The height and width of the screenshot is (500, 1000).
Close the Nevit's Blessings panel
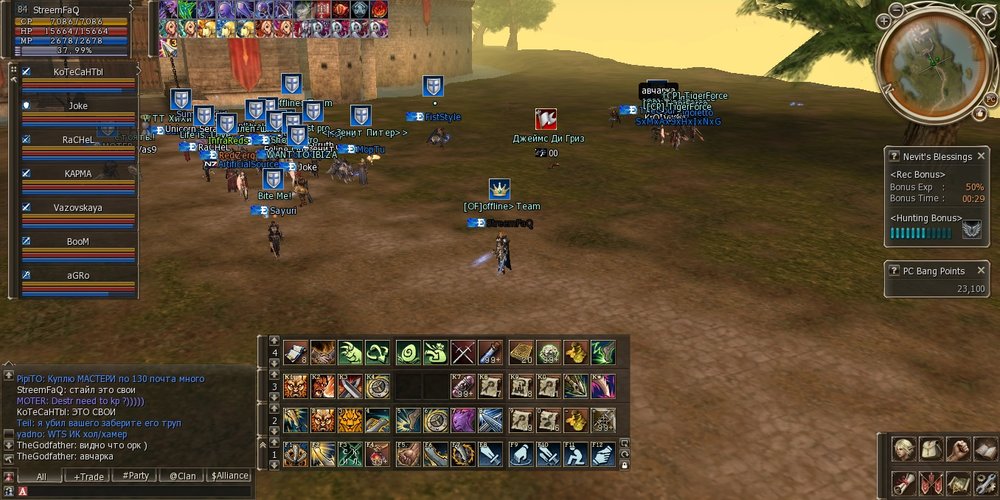(981, 156)
